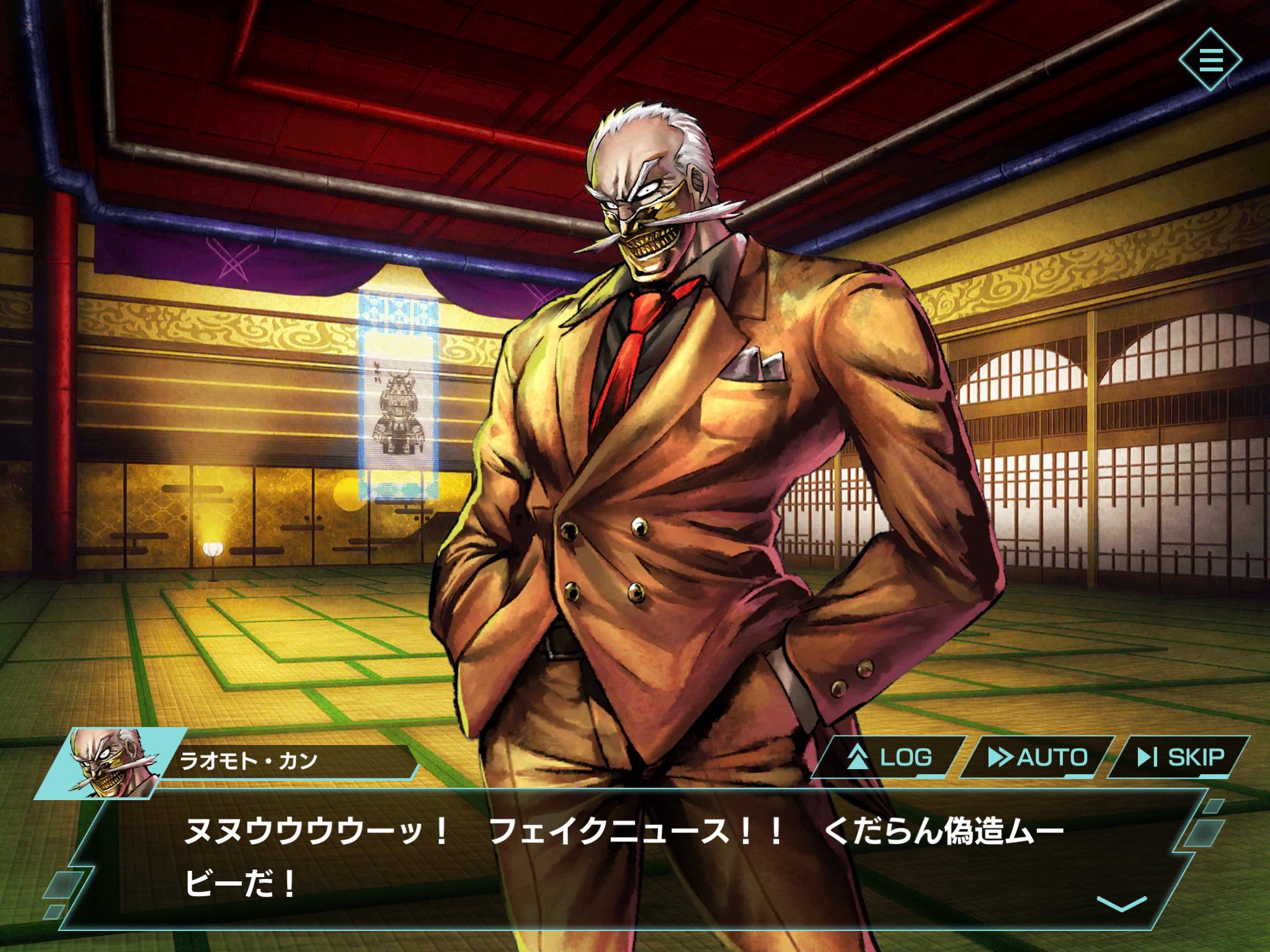Screen dimensions: 1270x952
Task: Open the dialogue LOG
Action: (x=890, y=757)
